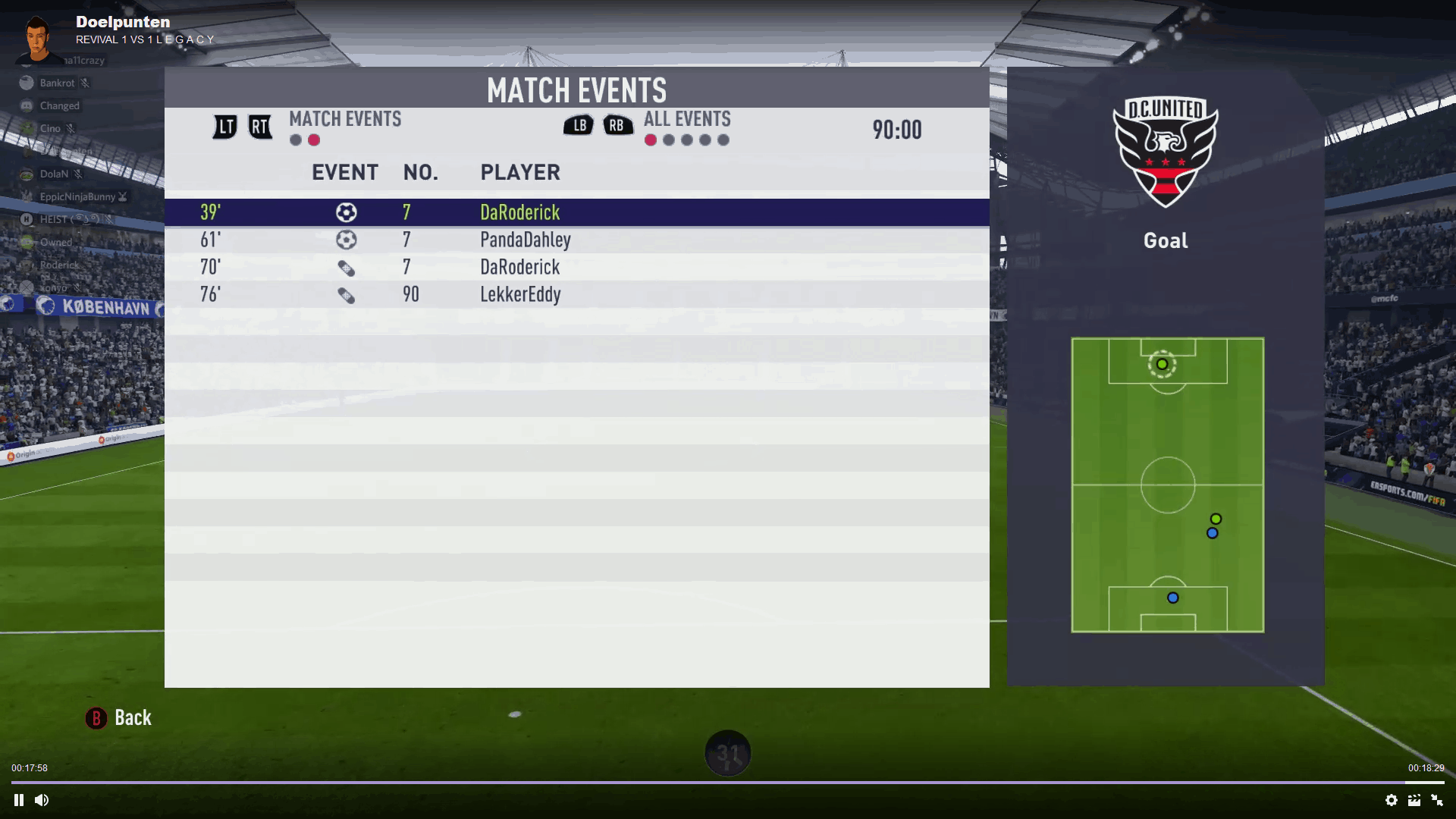
Task: Choose the 76' LekkerEddy injury event row
Action: [576, 294]
